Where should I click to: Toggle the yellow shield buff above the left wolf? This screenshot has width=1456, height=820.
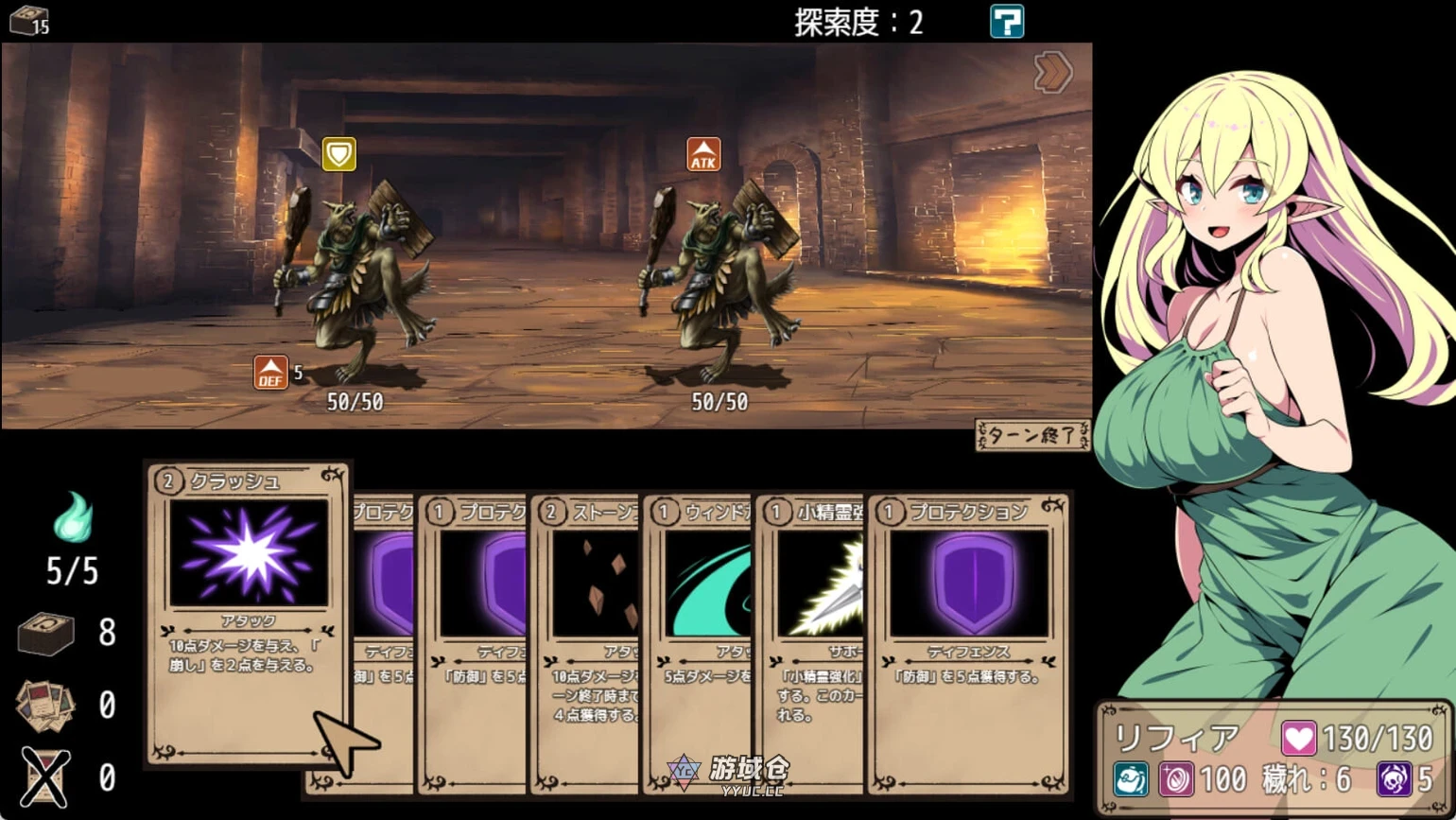point(339,151)
